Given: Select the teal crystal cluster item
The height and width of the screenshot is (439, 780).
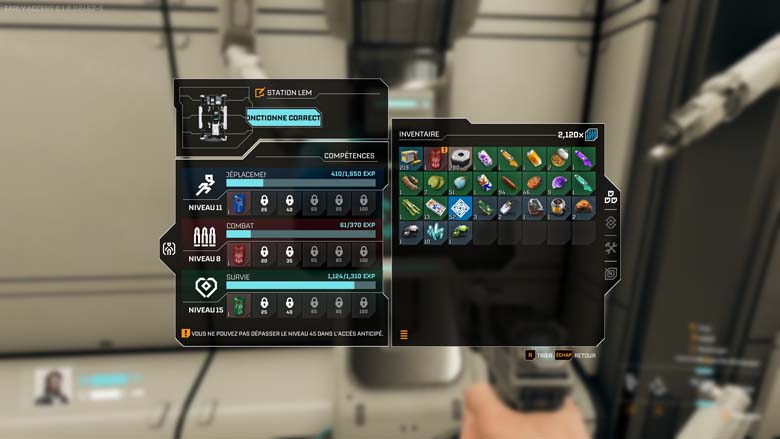Looking at the screenshot, I should pyautogui.click(x=435, y=233).
